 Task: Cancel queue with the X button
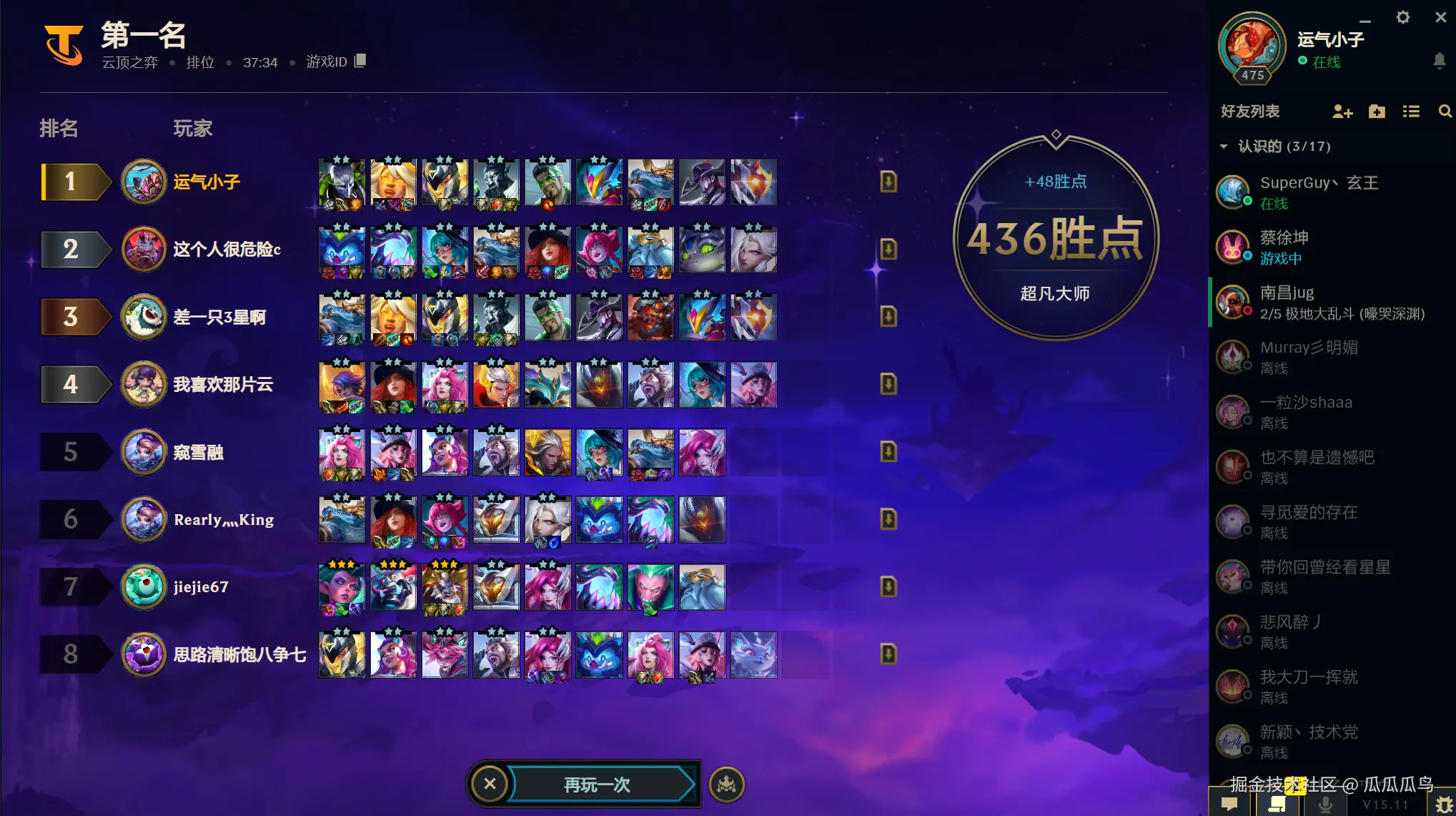coord(490,784)
